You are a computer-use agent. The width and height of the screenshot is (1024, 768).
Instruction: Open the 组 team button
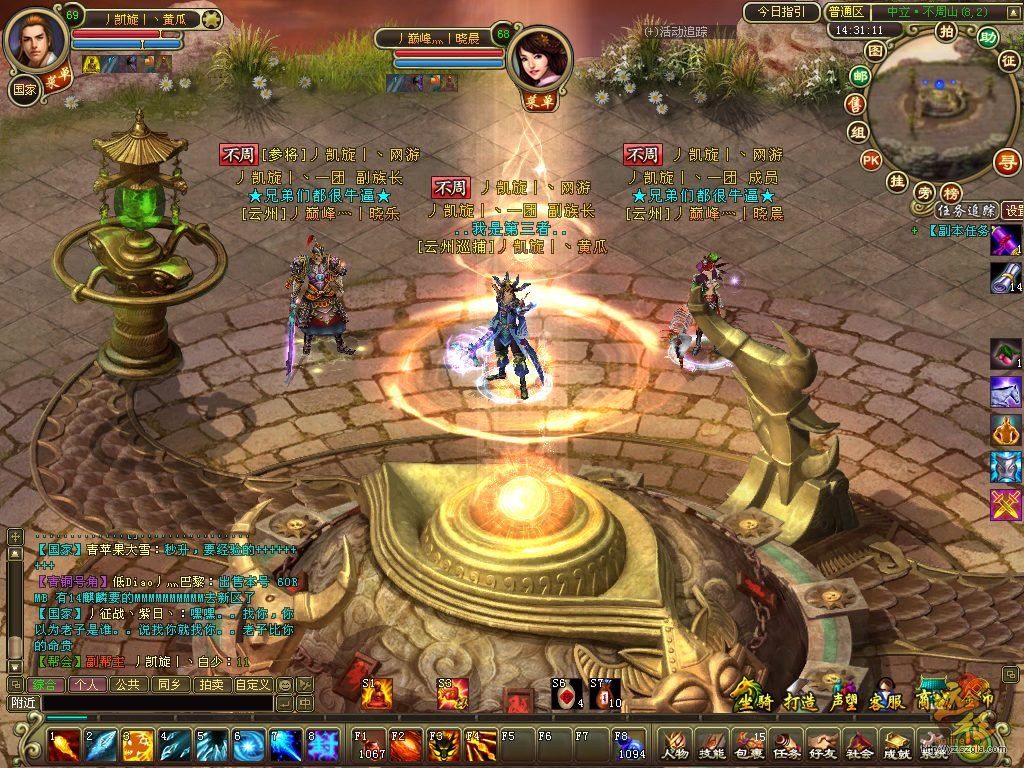click(858, 132)
